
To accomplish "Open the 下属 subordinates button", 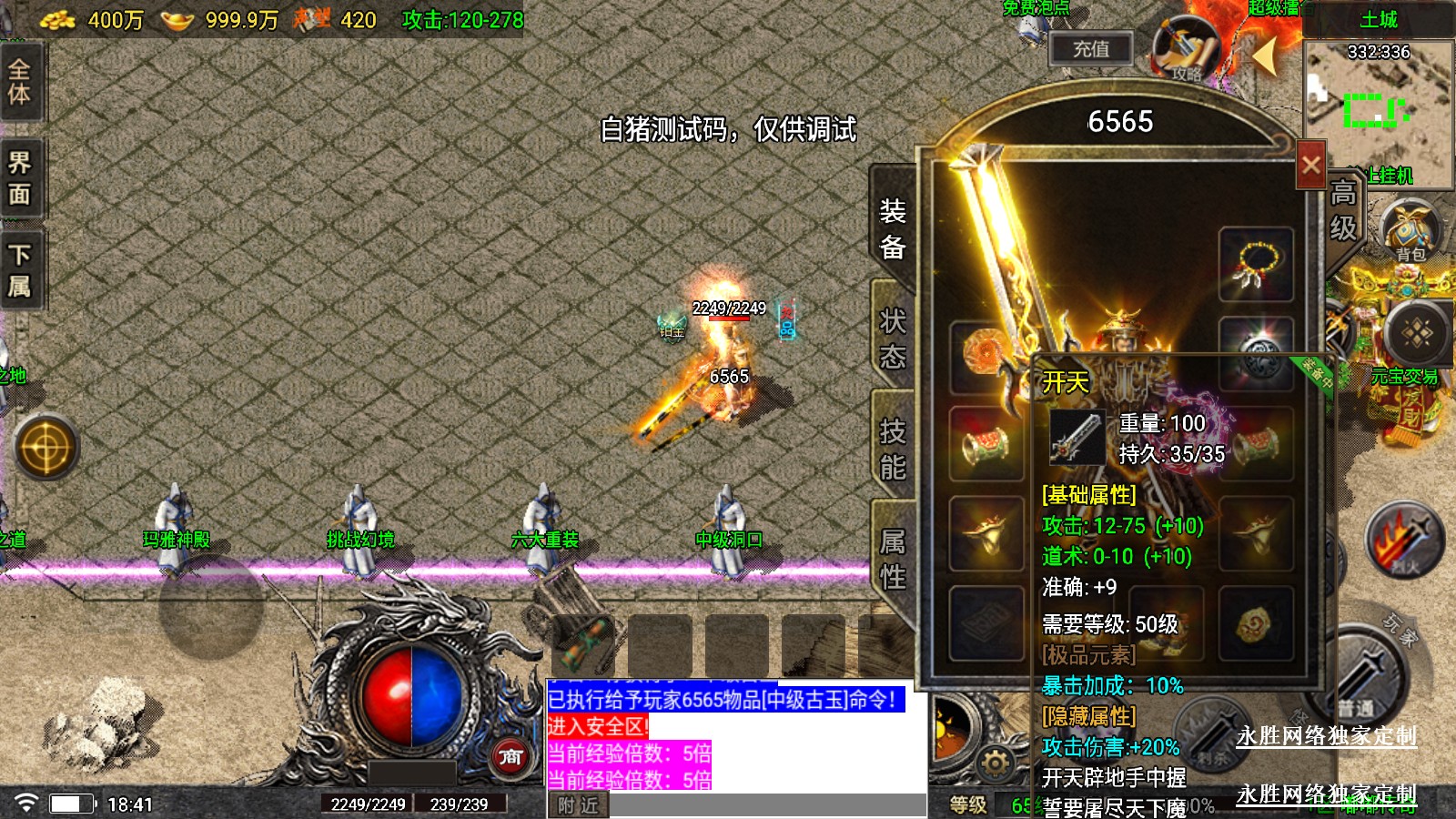I will (20, 270).
